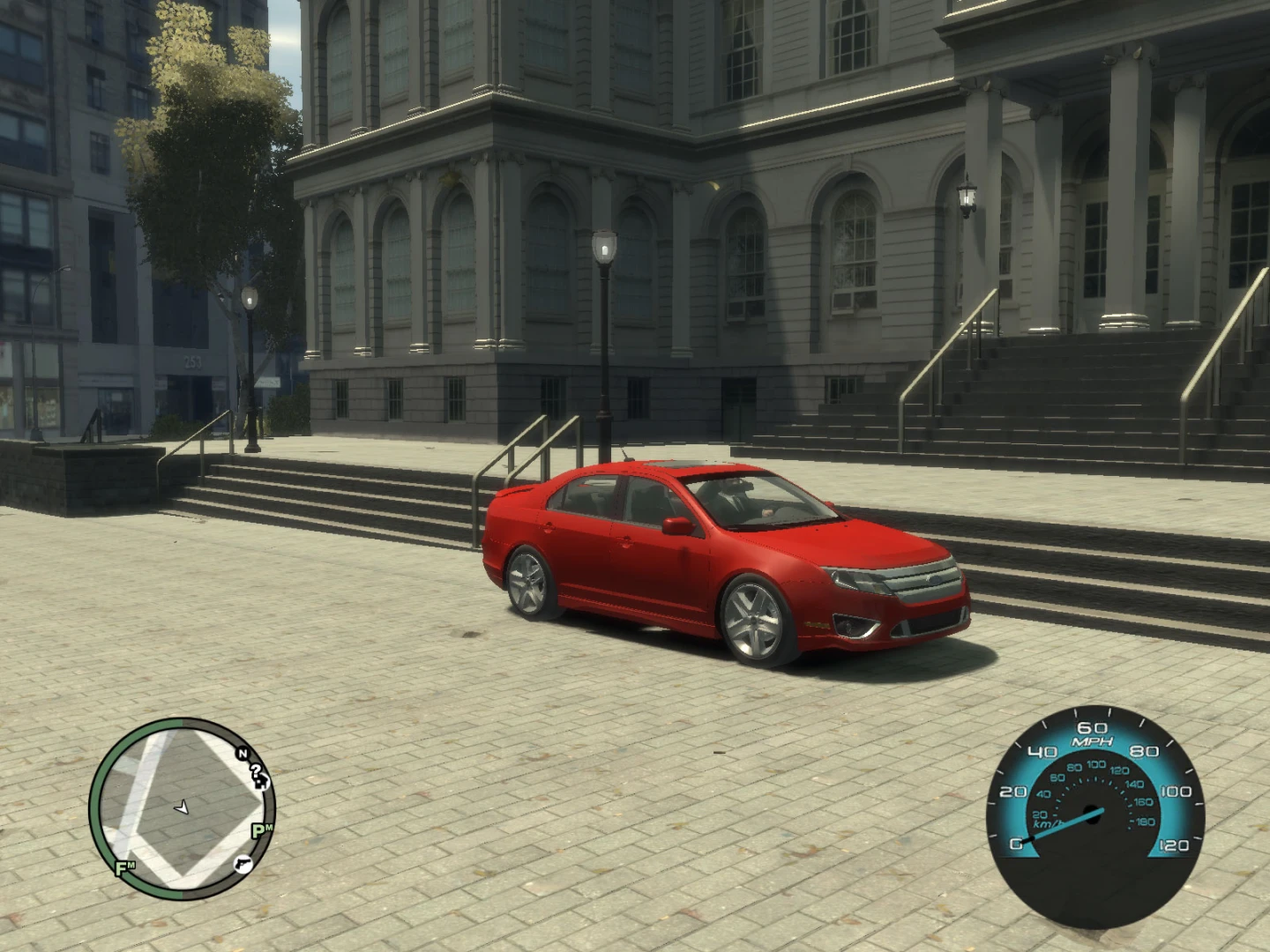Open the '?' mystery mission blip on the minimap
Viewport: 1270px width, 952px height.
(255, 770)
